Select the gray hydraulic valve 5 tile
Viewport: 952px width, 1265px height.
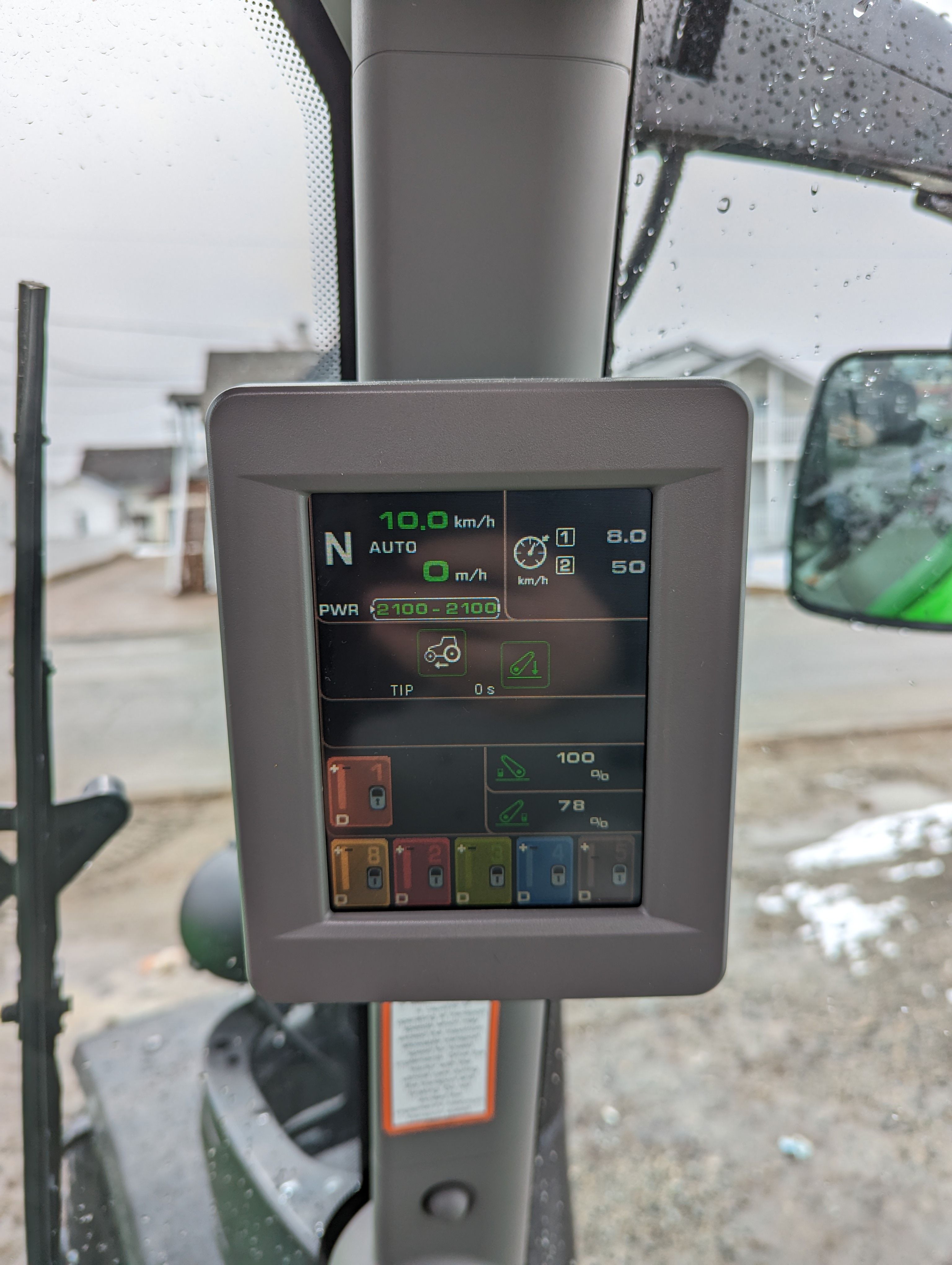pyautogui.click(x=606, y=872)
